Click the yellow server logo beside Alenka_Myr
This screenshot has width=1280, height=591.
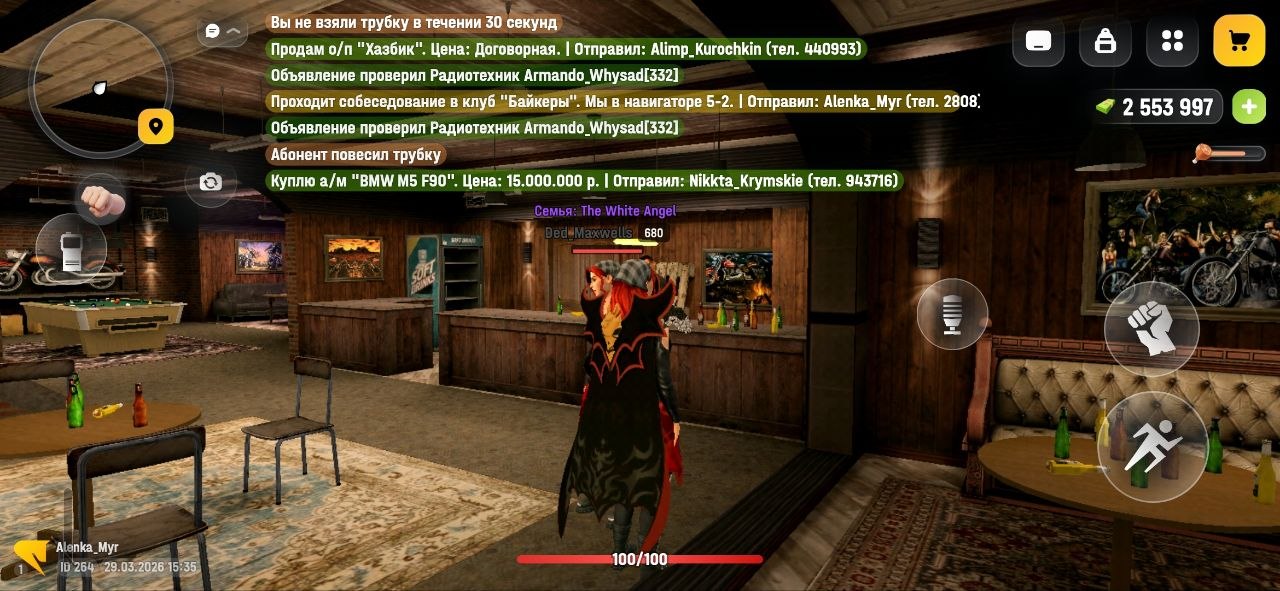tap(30, 556)
